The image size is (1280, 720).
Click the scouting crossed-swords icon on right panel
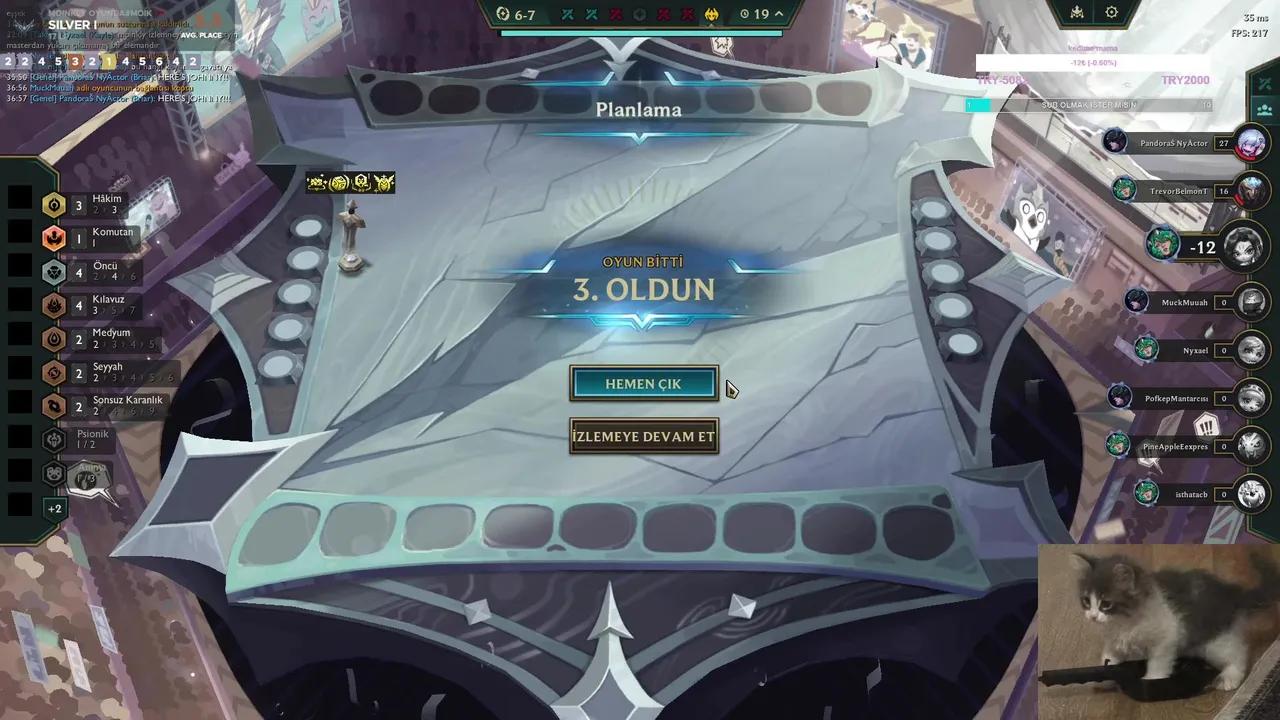point(1262,85)
